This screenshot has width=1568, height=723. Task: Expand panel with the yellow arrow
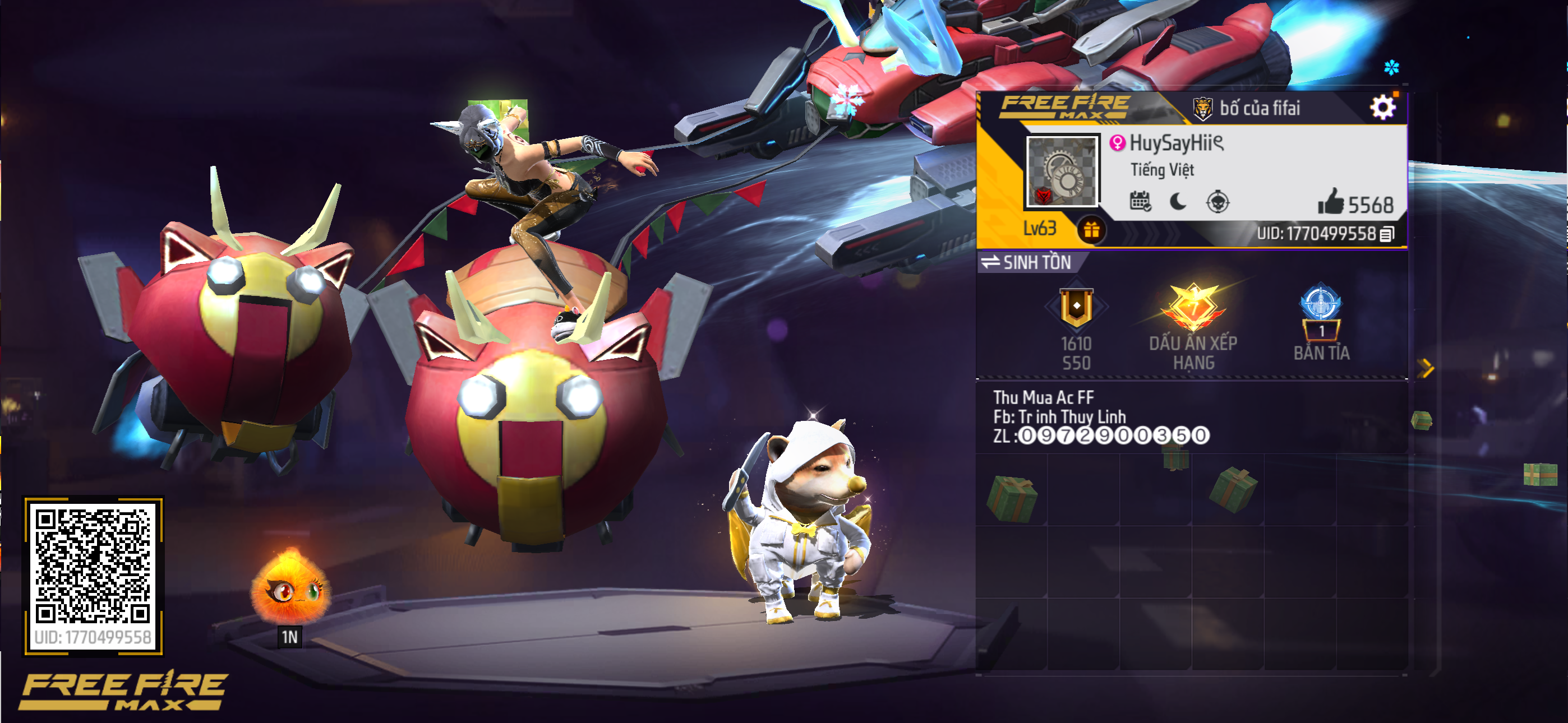(1426, 368)
